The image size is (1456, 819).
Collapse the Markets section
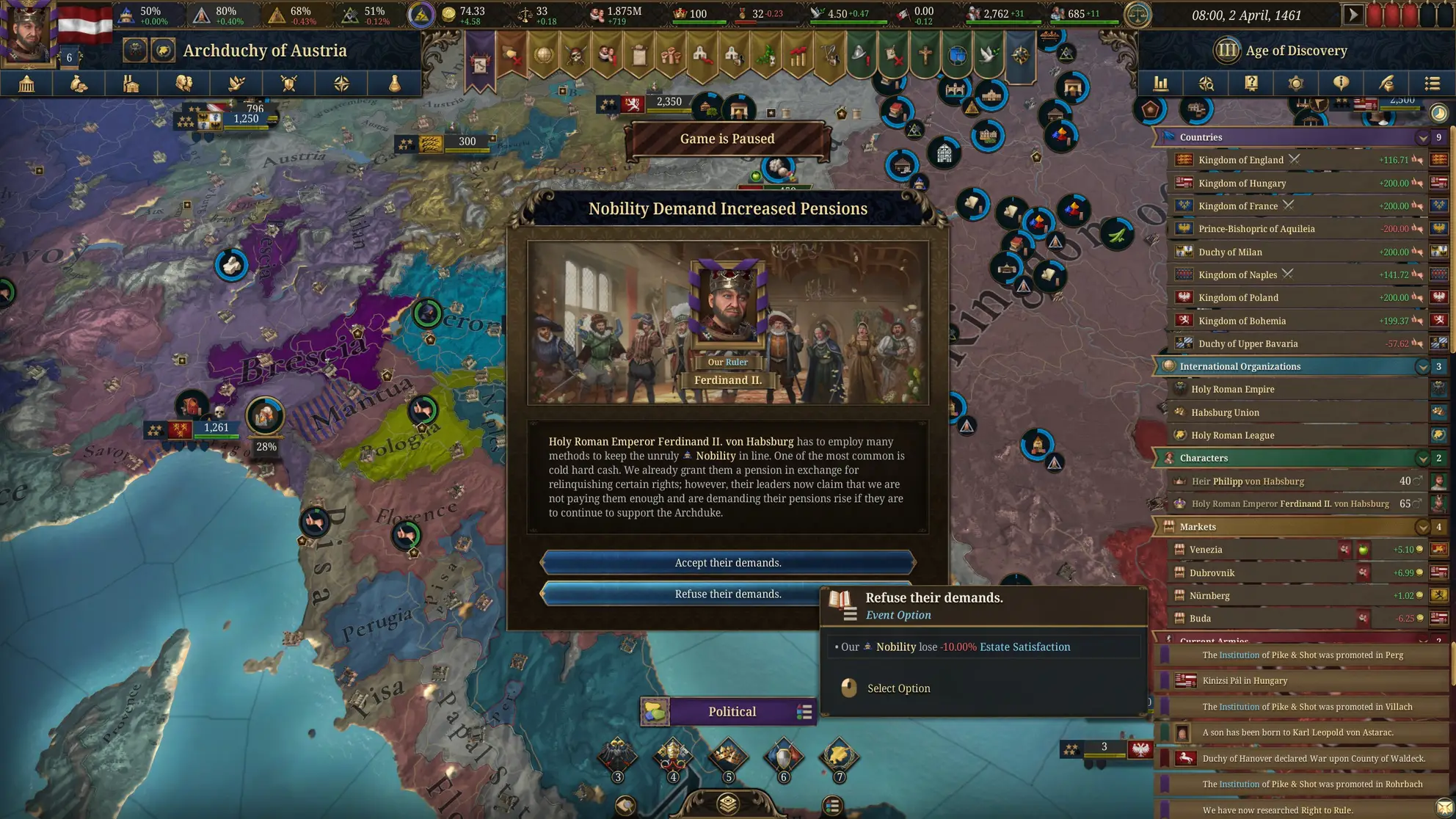pyautogui.click(x=1422, y=527)
